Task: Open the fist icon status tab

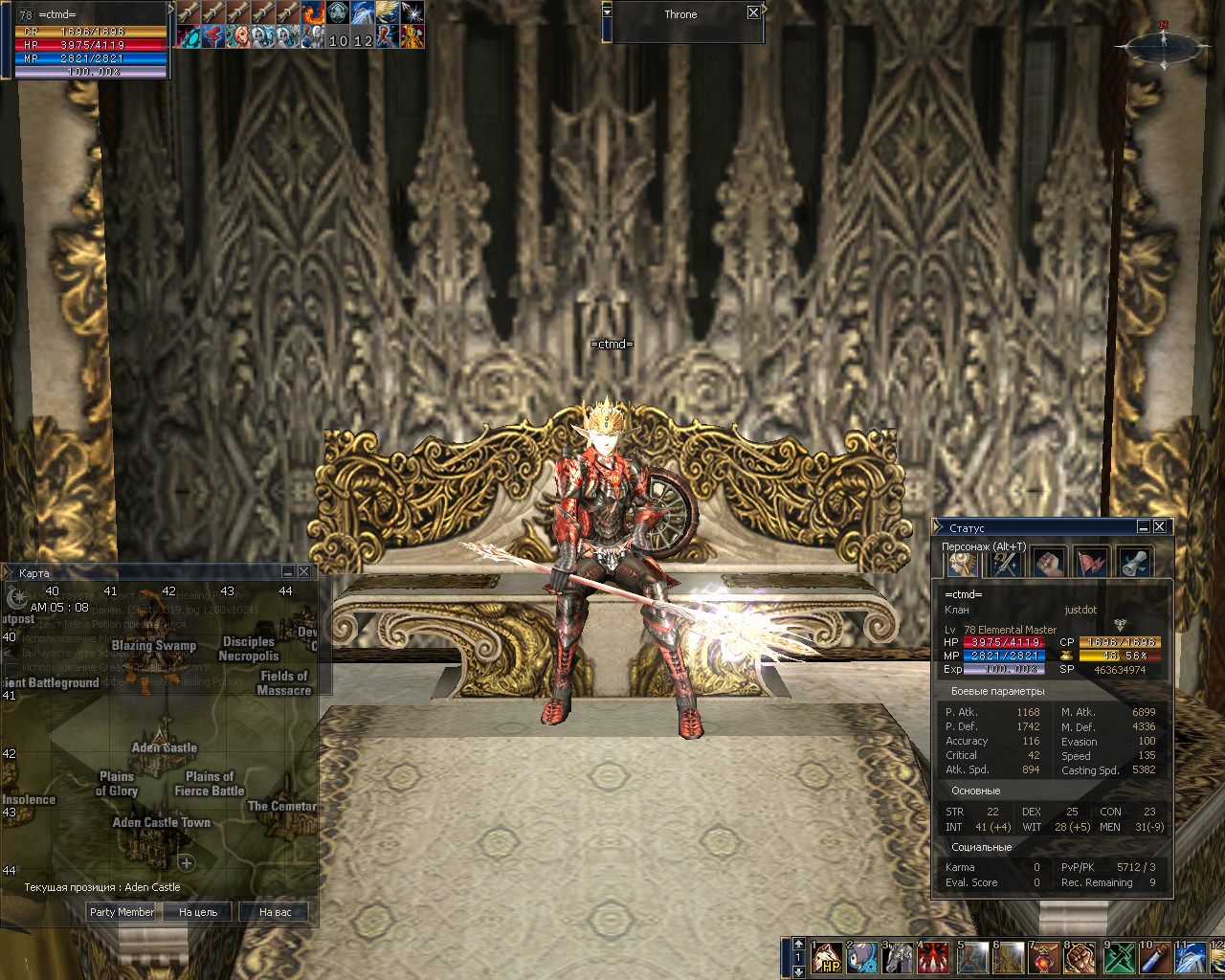Action: tap(1048, 564)
